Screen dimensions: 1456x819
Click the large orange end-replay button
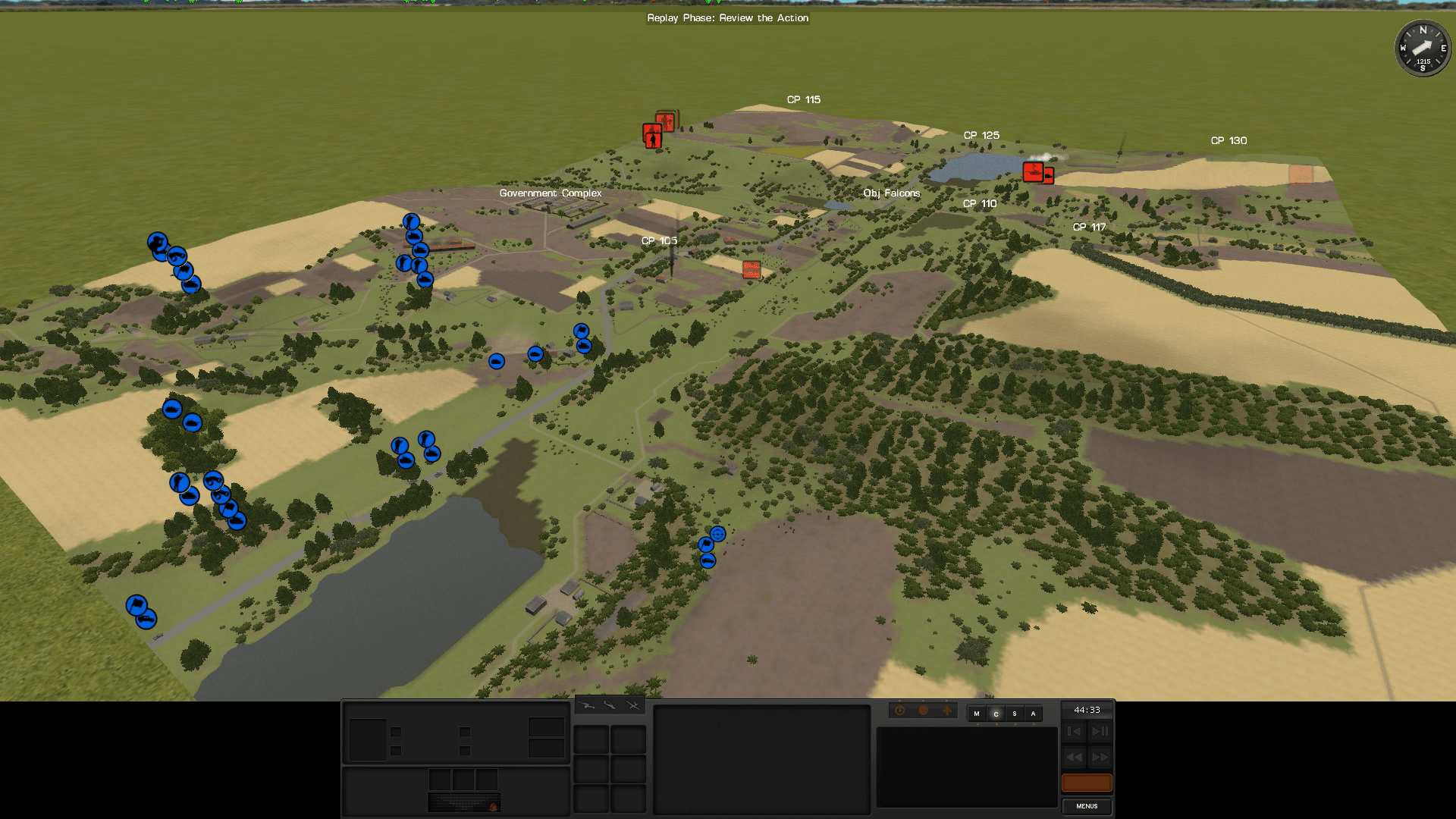(1087, 783)
